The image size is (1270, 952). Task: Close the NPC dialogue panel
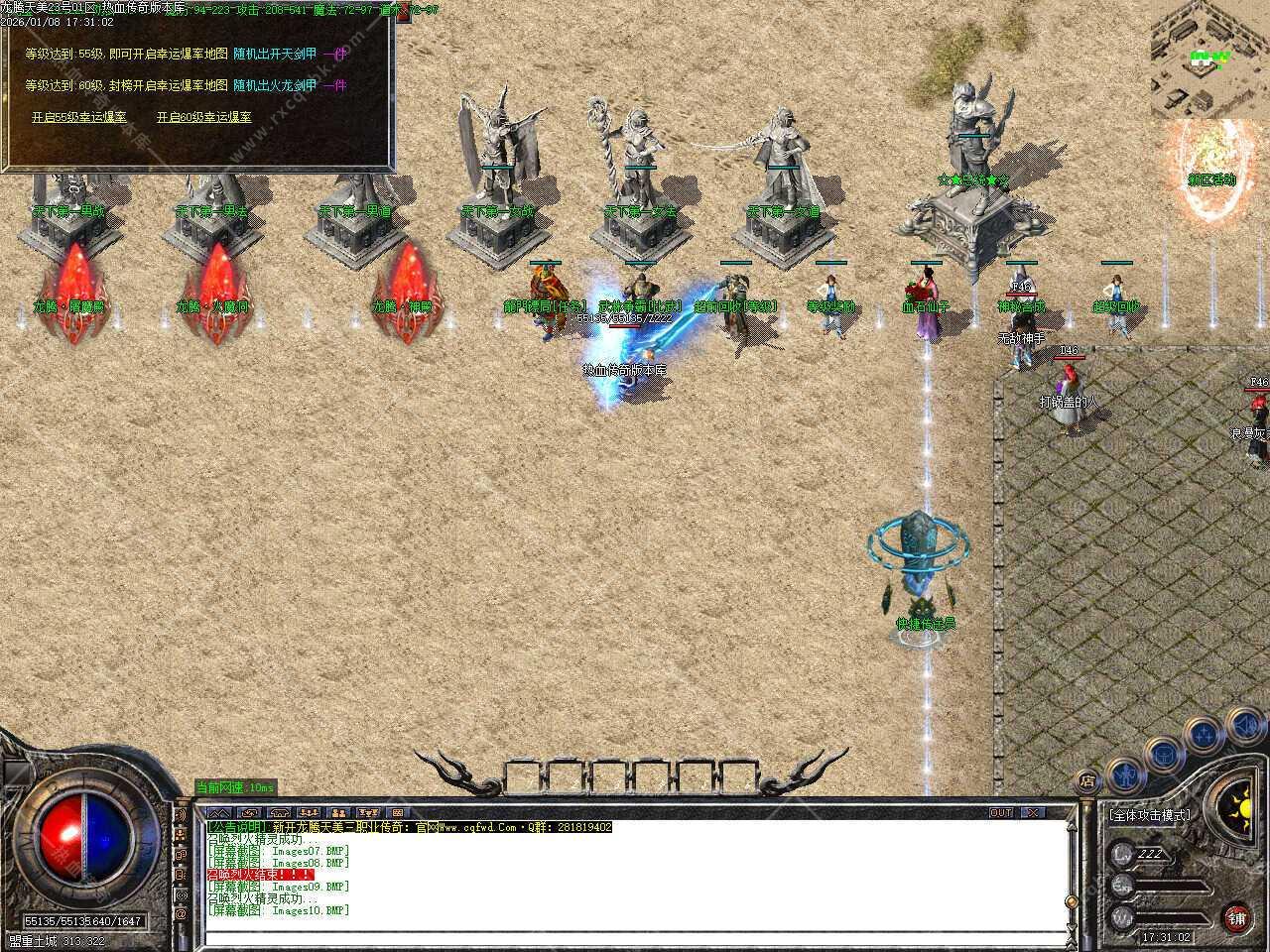403,14
